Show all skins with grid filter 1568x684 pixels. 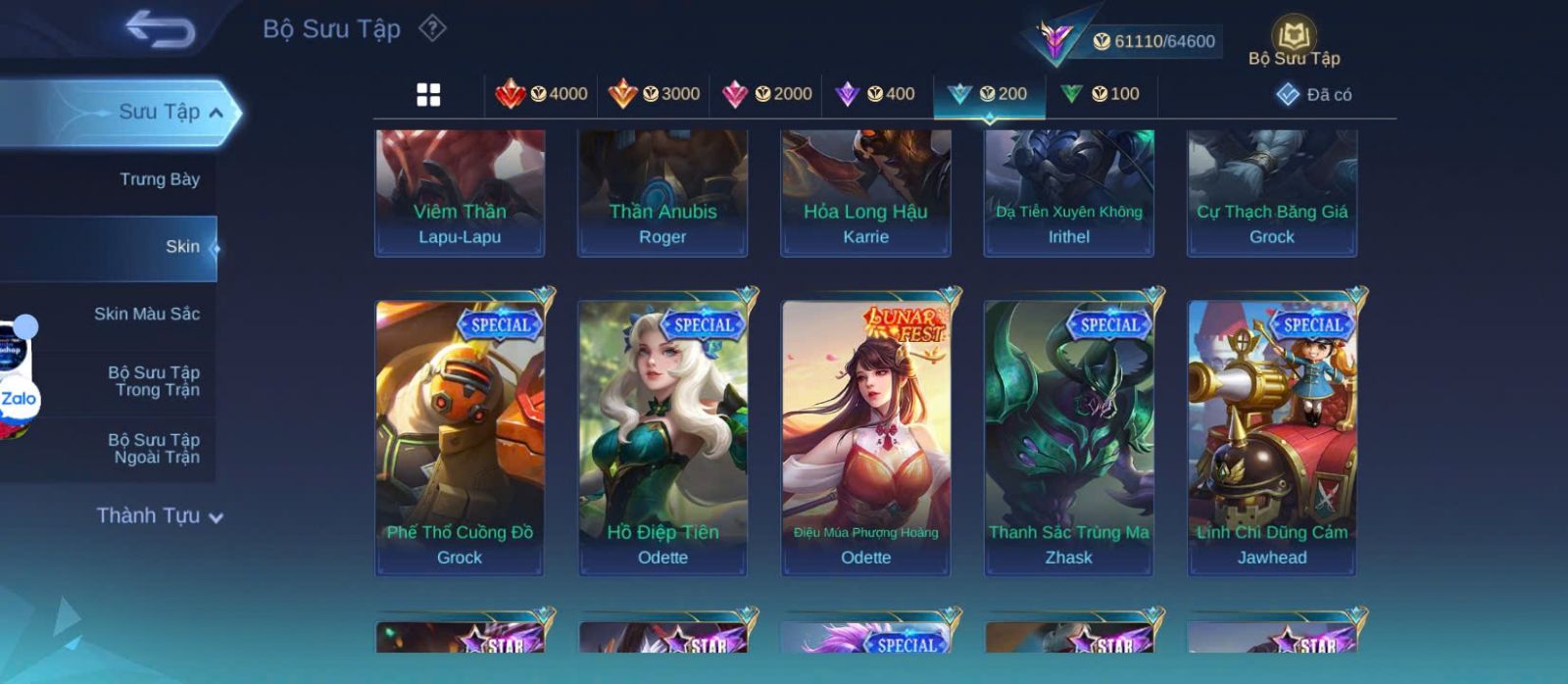point(428,95)
